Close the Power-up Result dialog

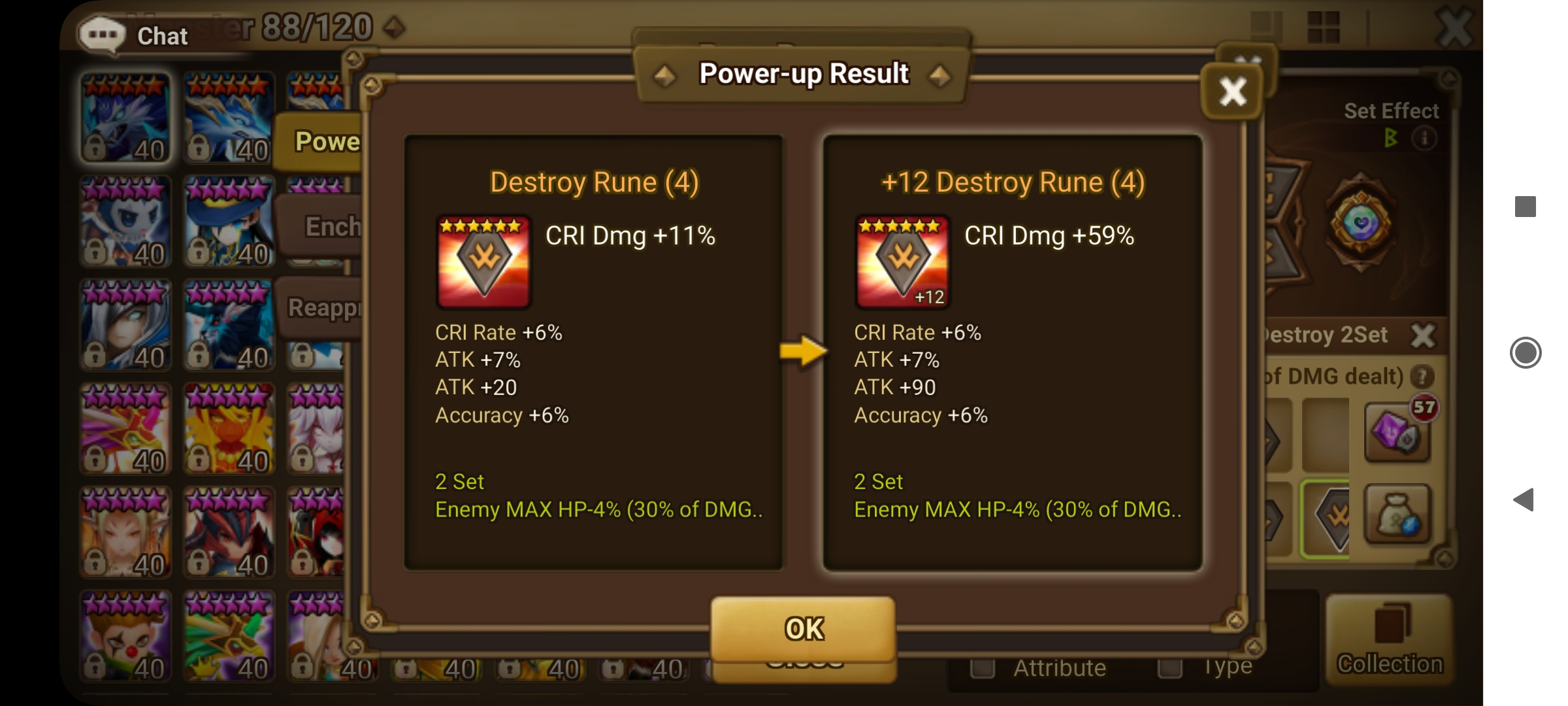tap(1232, 92)
